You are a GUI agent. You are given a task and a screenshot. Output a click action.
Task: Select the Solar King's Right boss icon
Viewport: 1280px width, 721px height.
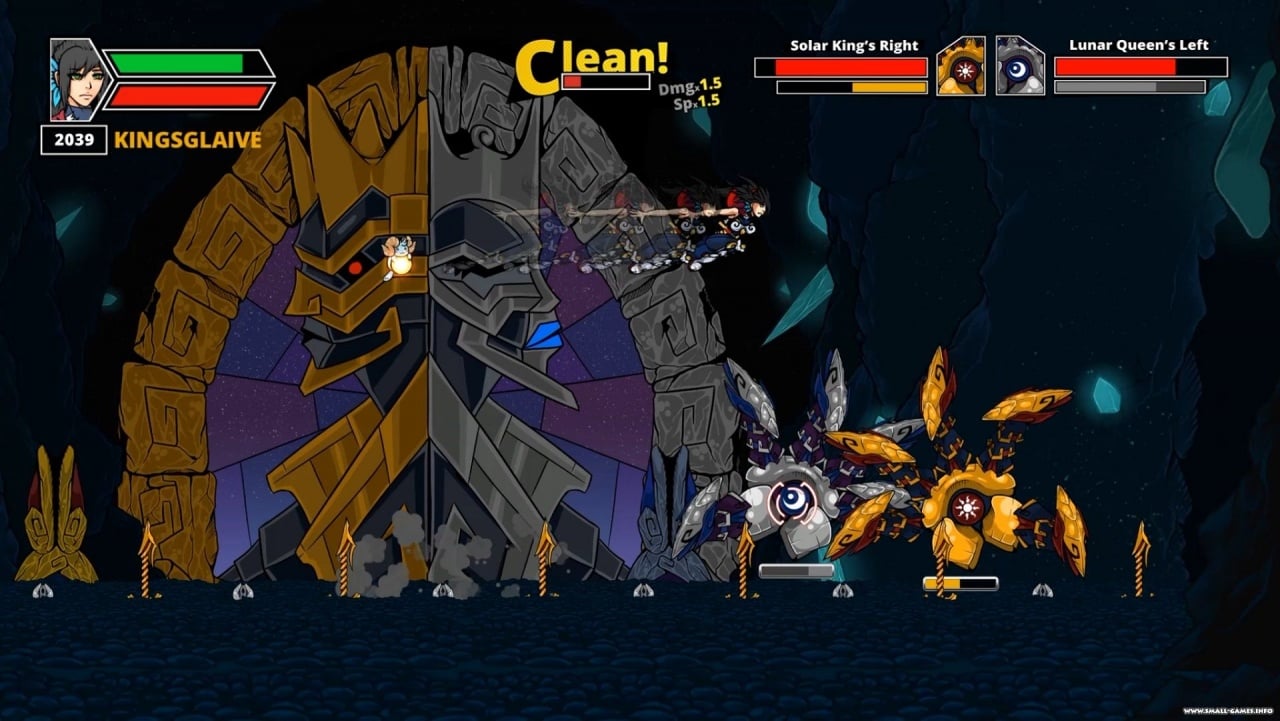tap(961, 67)
